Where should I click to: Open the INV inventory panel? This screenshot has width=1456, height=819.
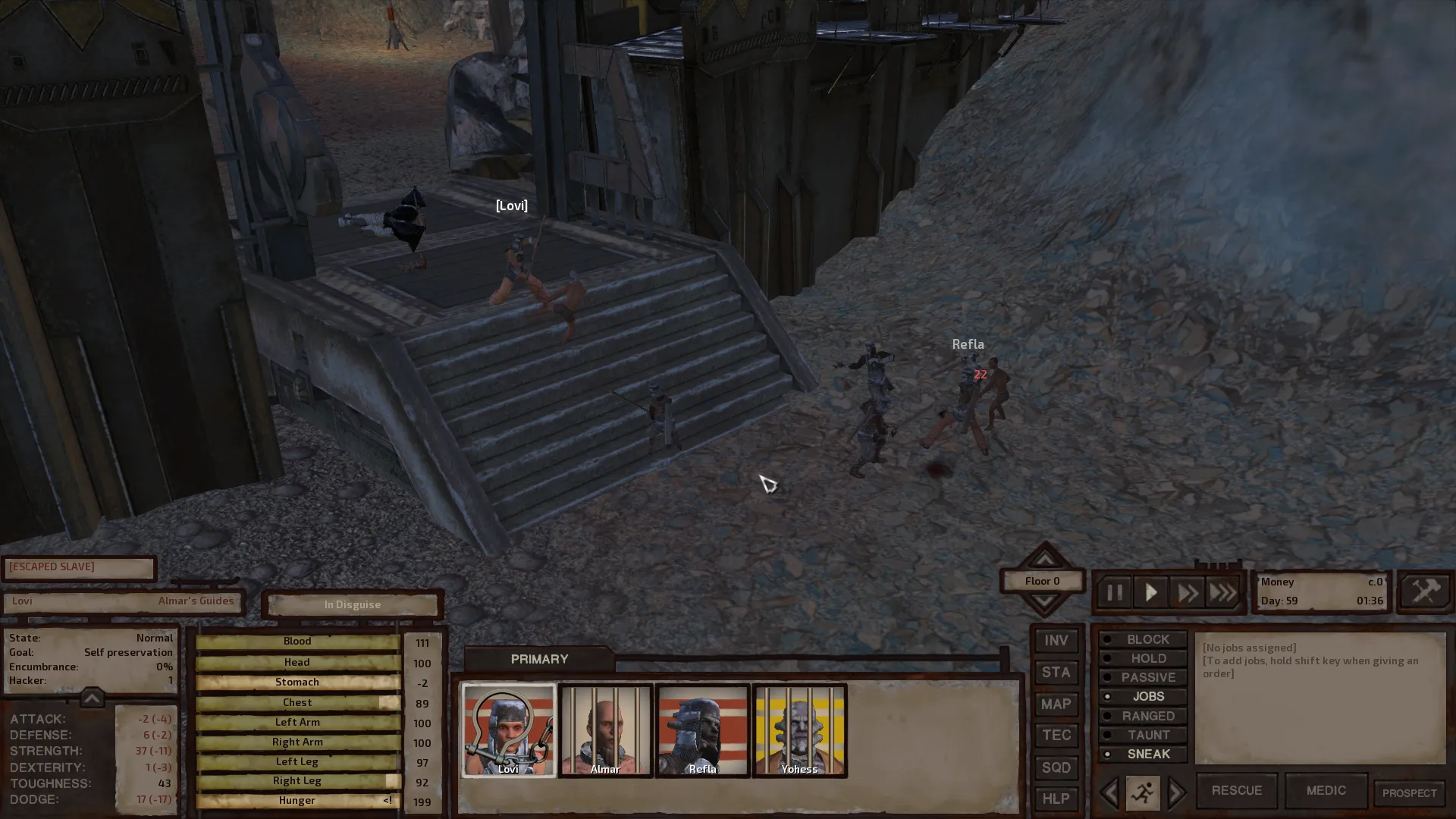(1056, 641)
